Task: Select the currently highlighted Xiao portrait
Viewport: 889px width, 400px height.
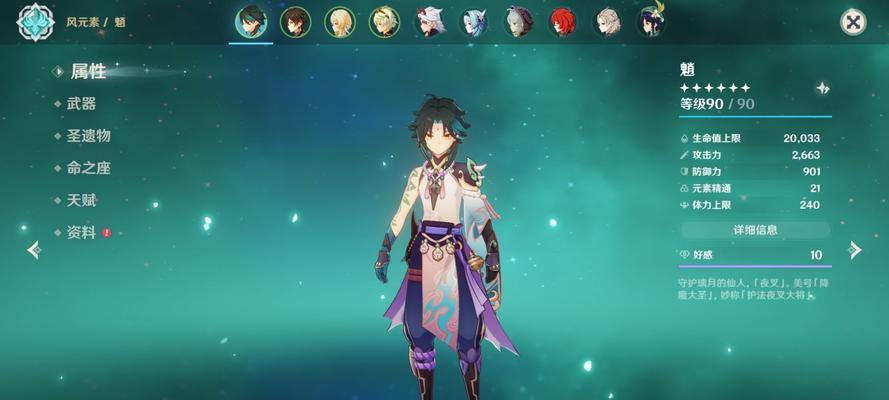Action: pyautogui.click(x=250, y=22)
